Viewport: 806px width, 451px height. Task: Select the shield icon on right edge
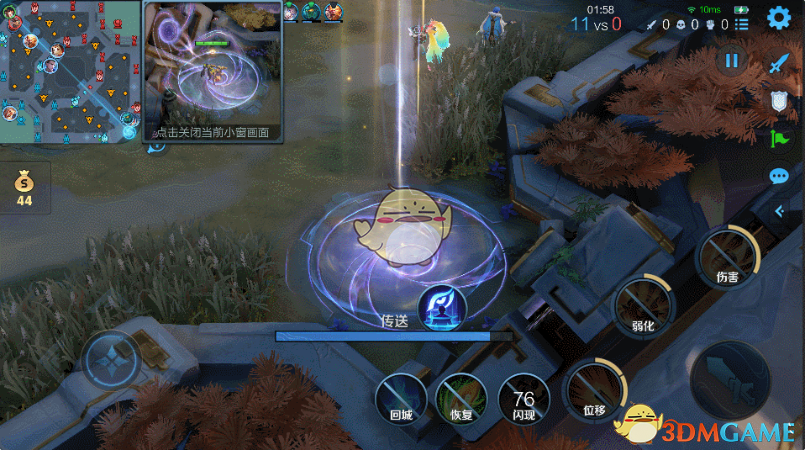click(779, 100)
